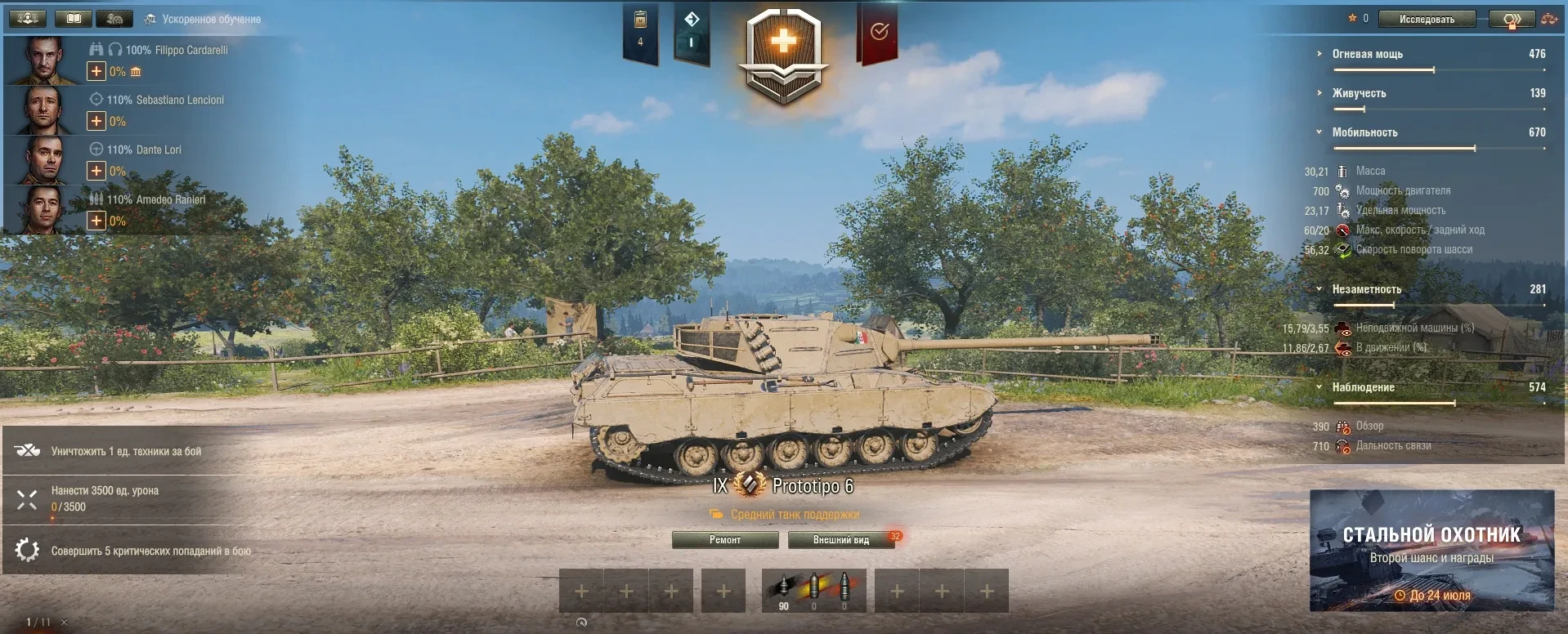The image size is (1568, 634).
Task: Click the Исследовать research button
Action: click(x=1427, y=19)
